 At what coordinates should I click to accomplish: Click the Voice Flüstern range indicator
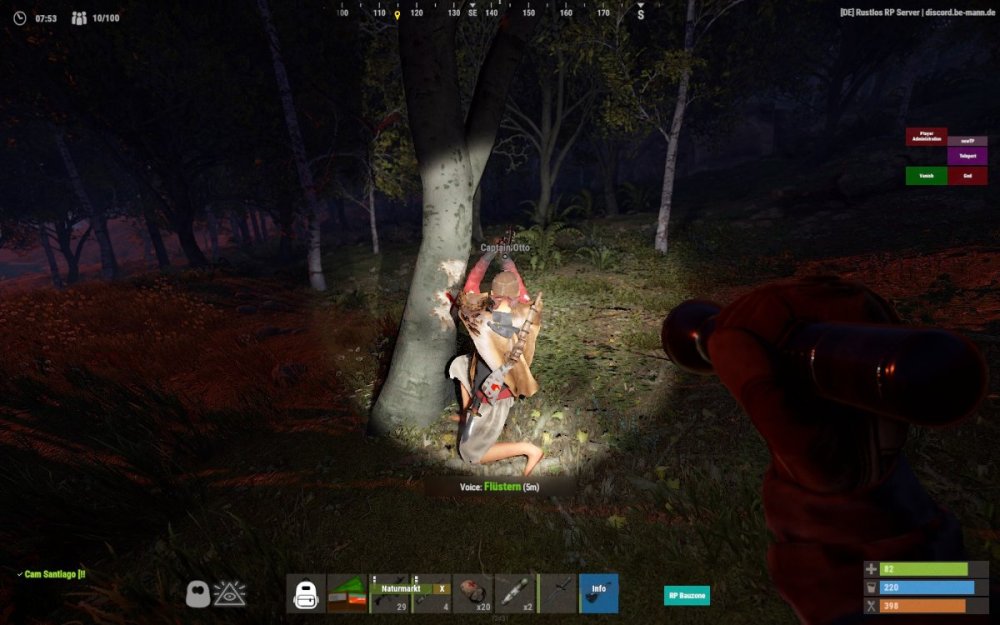pyautogui.click(x=499, y=487)
